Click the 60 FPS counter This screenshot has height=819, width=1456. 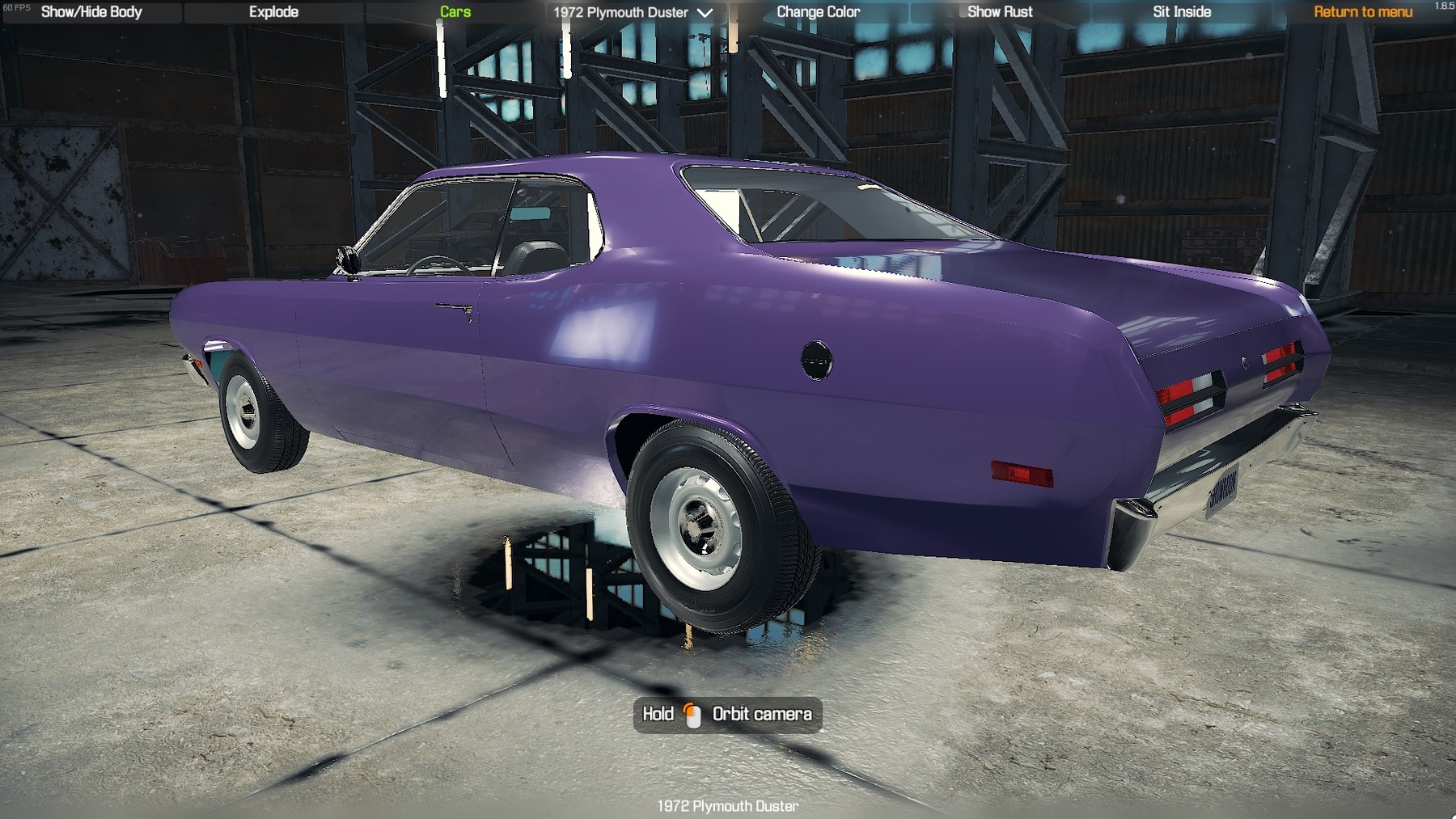[x=15, y=6]
